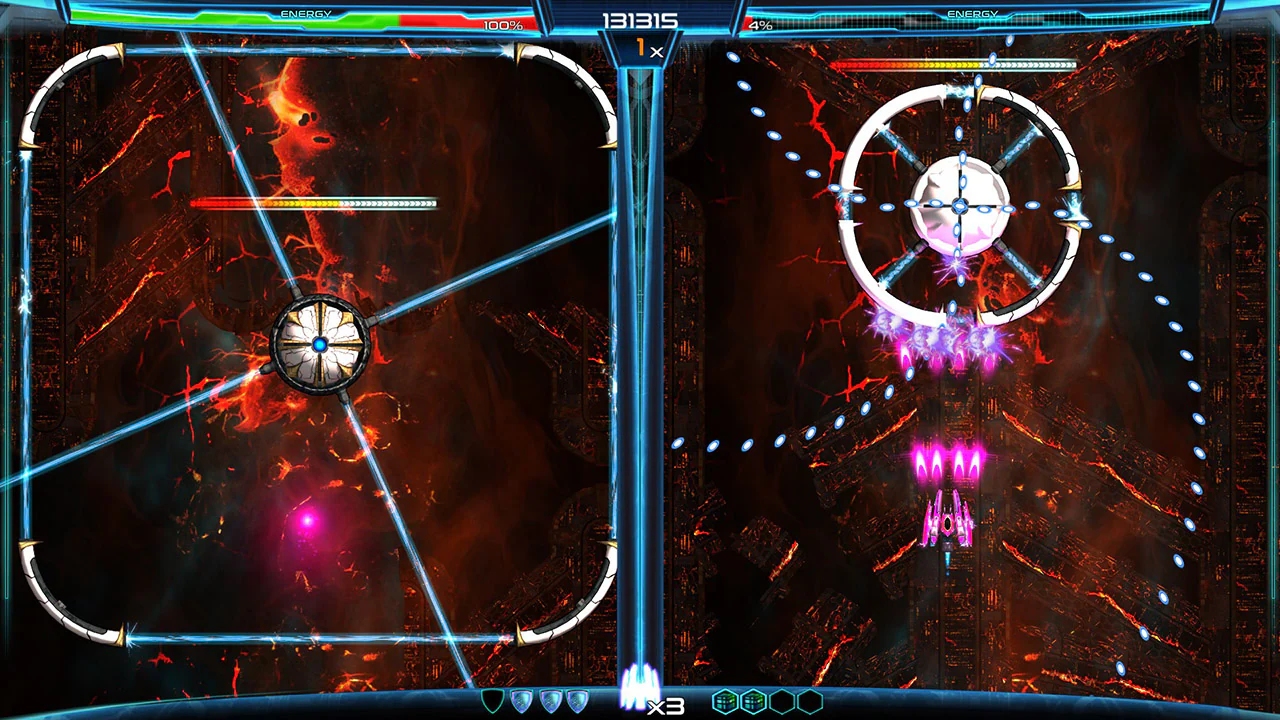Click the 131315 score display
Image resolution: width=1280 pixels, height=720 pixels.
[x=639, y=18]
